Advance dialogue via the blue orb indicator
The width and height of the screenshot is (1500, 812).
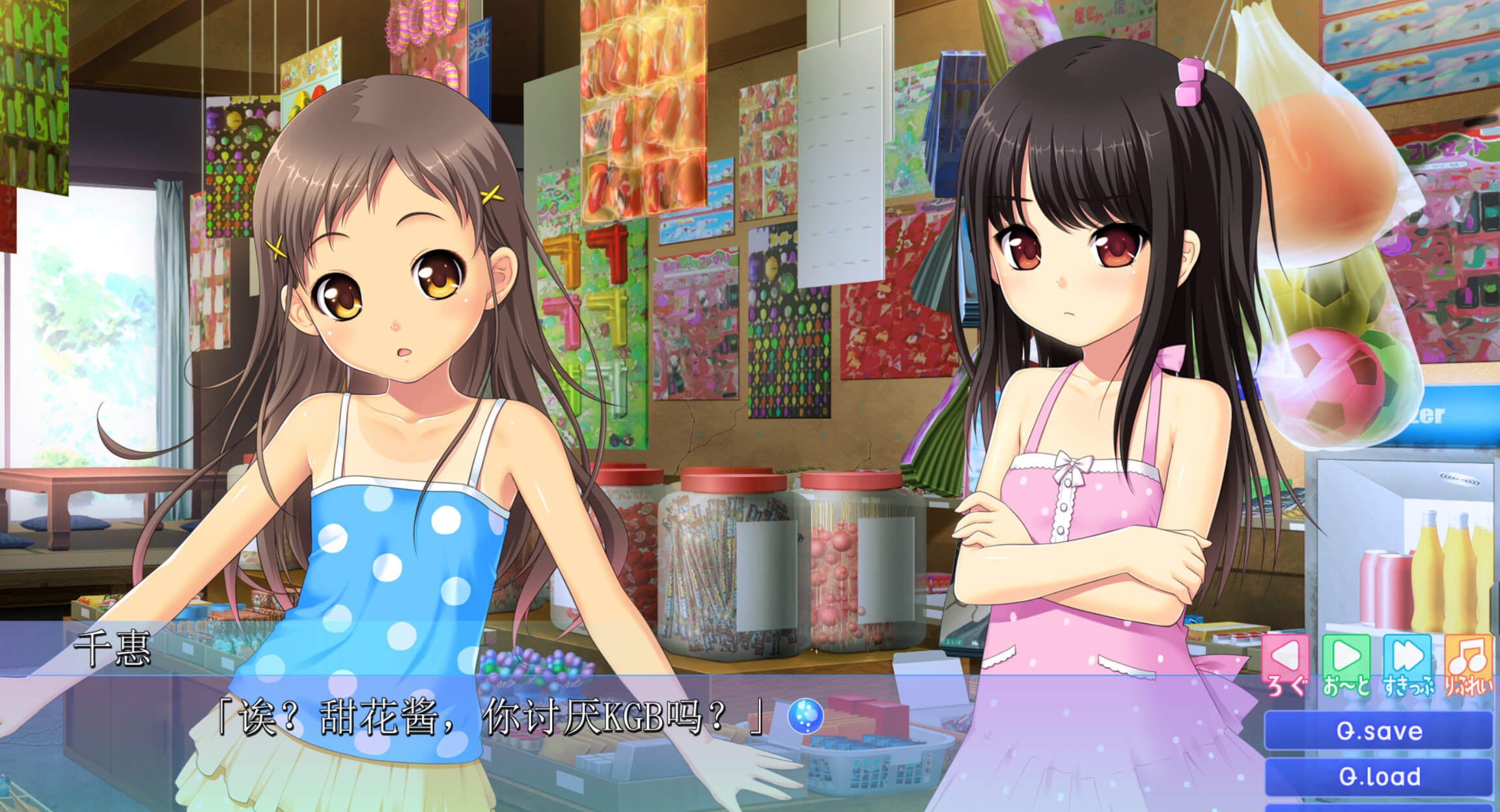[x=805, y=716]
